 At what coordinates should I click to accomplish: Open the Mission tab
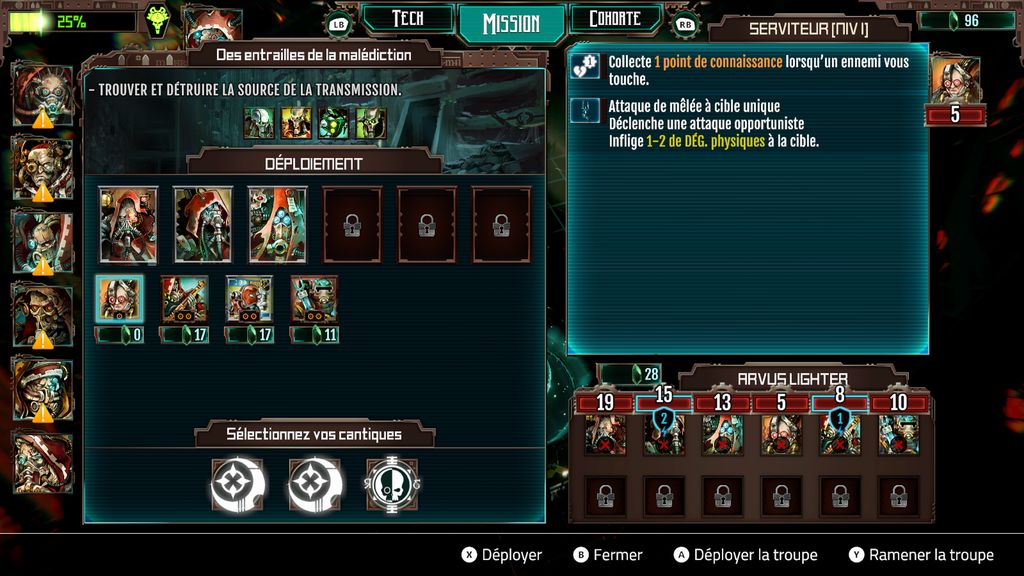click(x=511, y=23)
